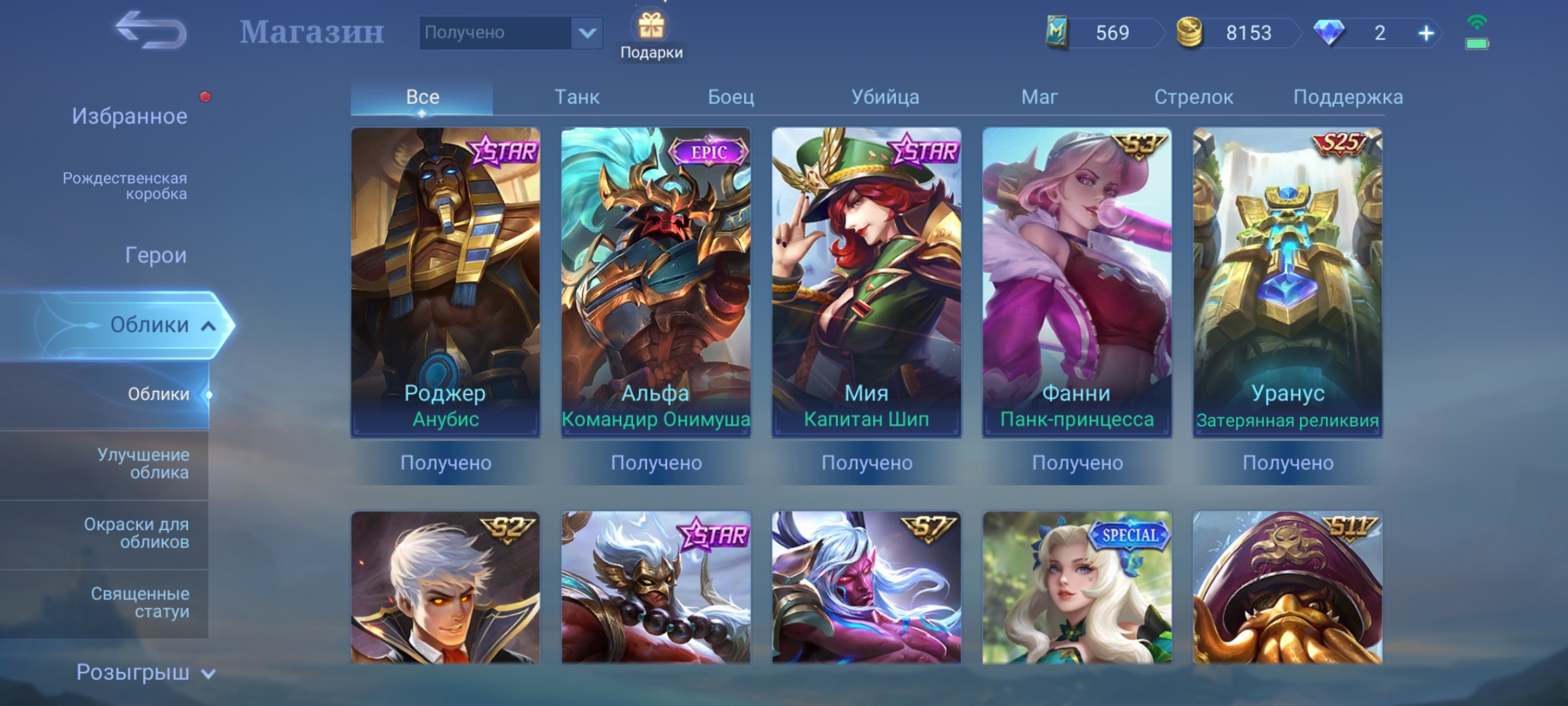1568x706 pixels.
Task: Go back using the arrow button
Action: 151,31
